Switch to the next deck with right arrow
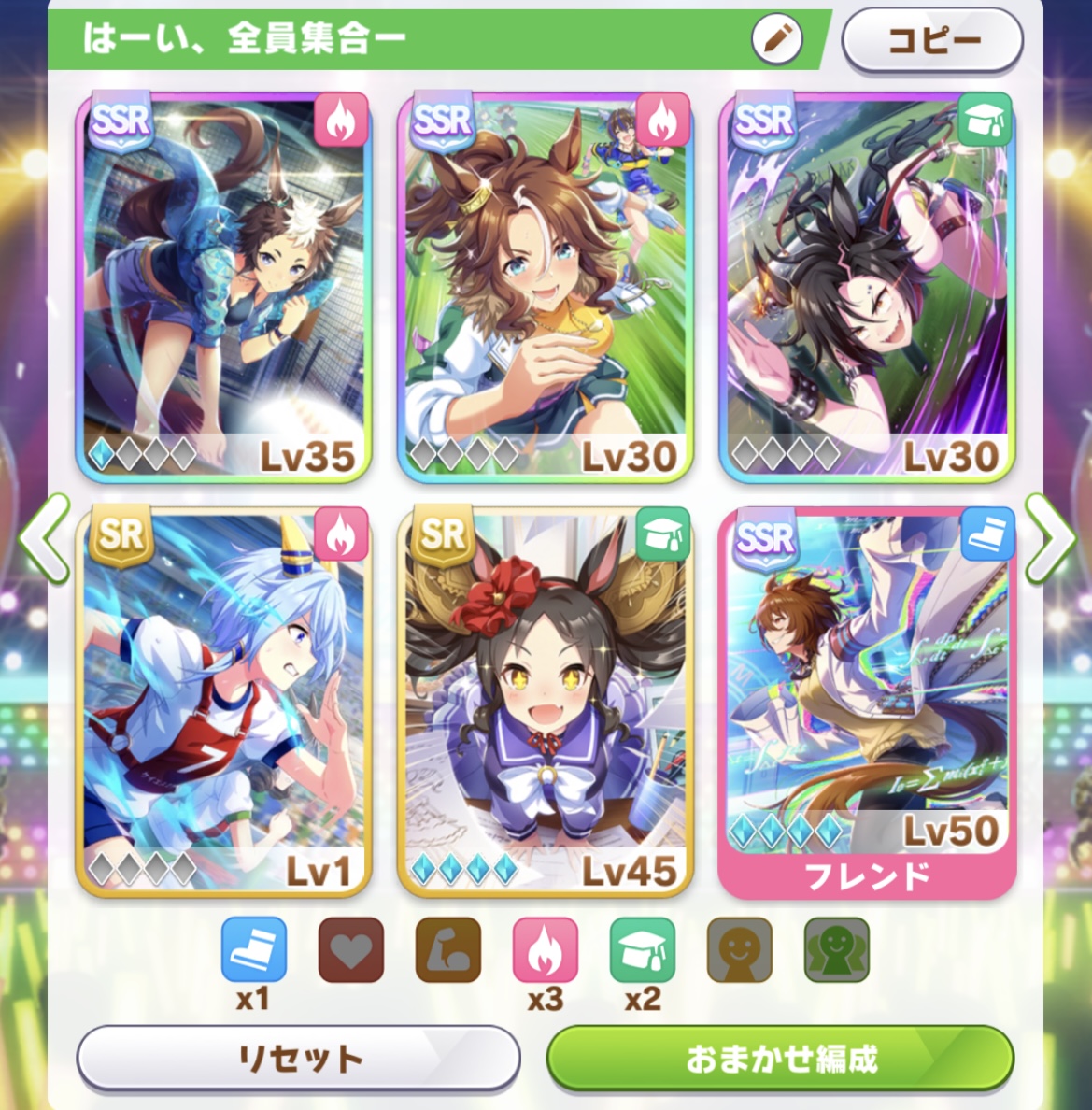1092x1110 pixels. pyautogui.click(x=1049, y=539)
